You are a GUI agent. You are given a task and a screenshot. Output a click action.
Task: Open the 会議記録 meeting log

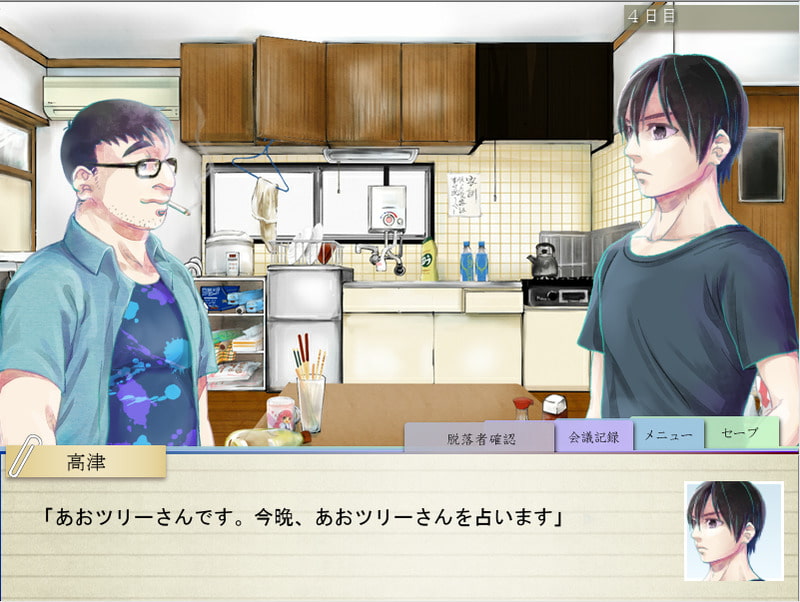593,436
